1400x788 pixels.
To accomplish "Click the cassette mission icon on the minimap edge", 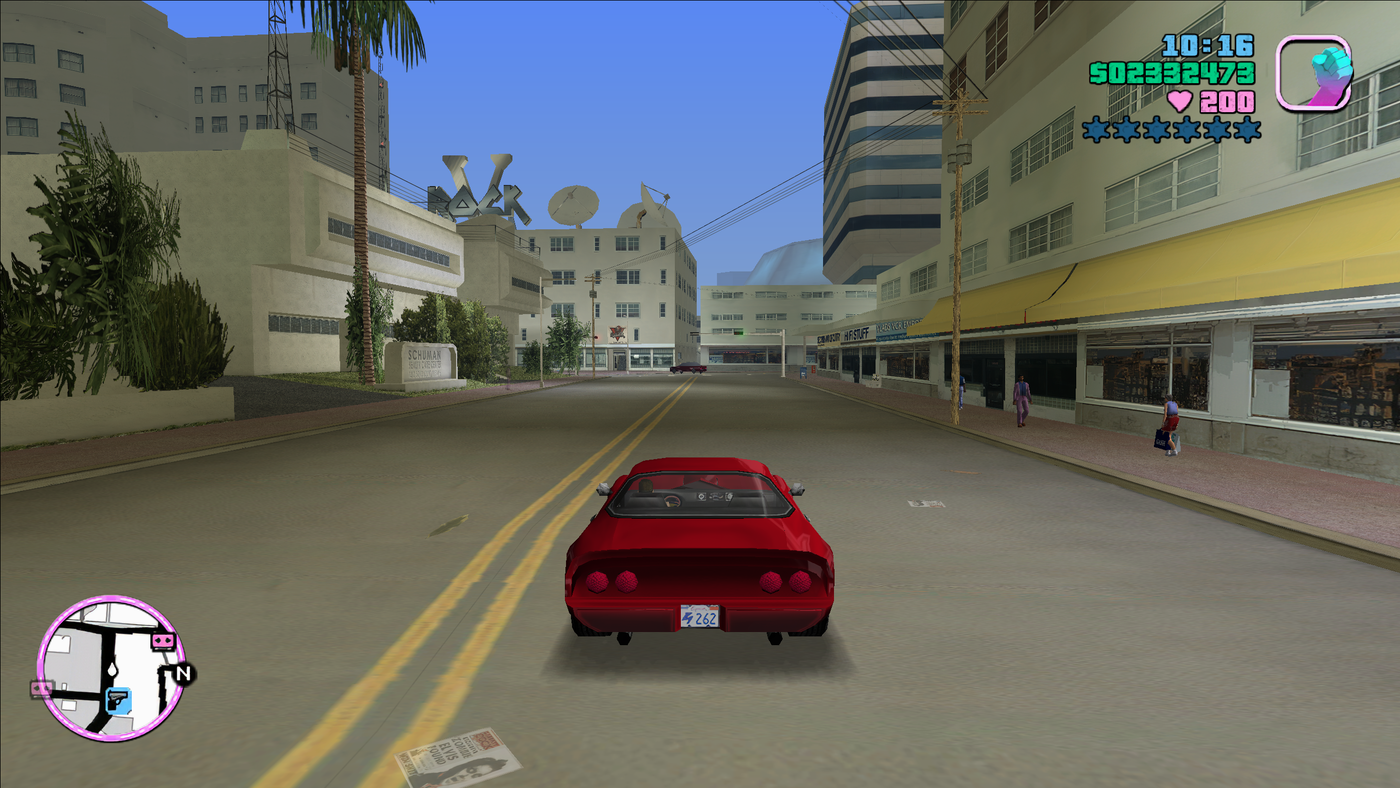I will coord(163,641).
